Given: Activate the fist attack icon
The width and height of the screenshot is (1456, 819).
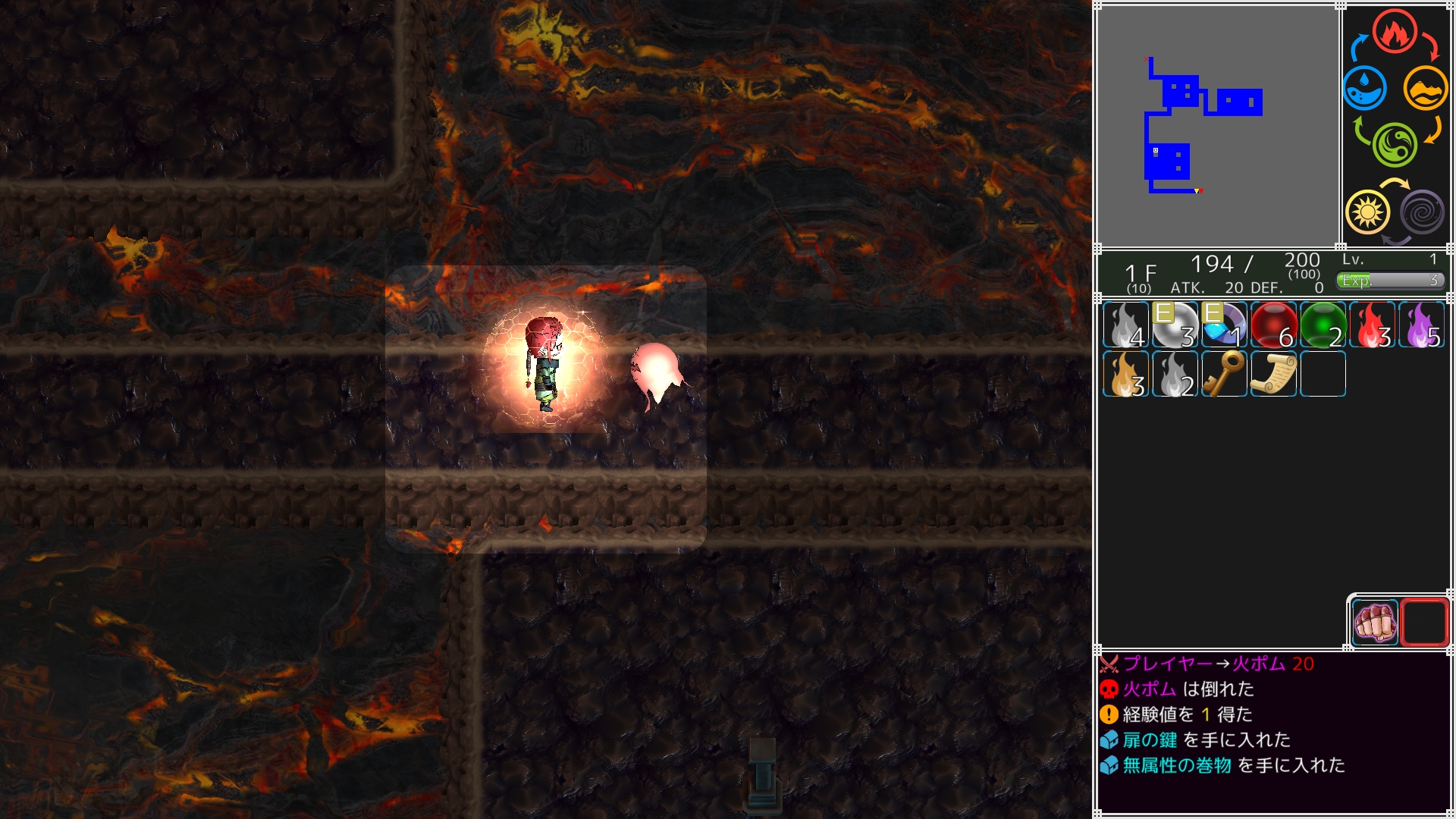Looking at the screenshot, I should pyautogui.click(x=1374, y=623).
